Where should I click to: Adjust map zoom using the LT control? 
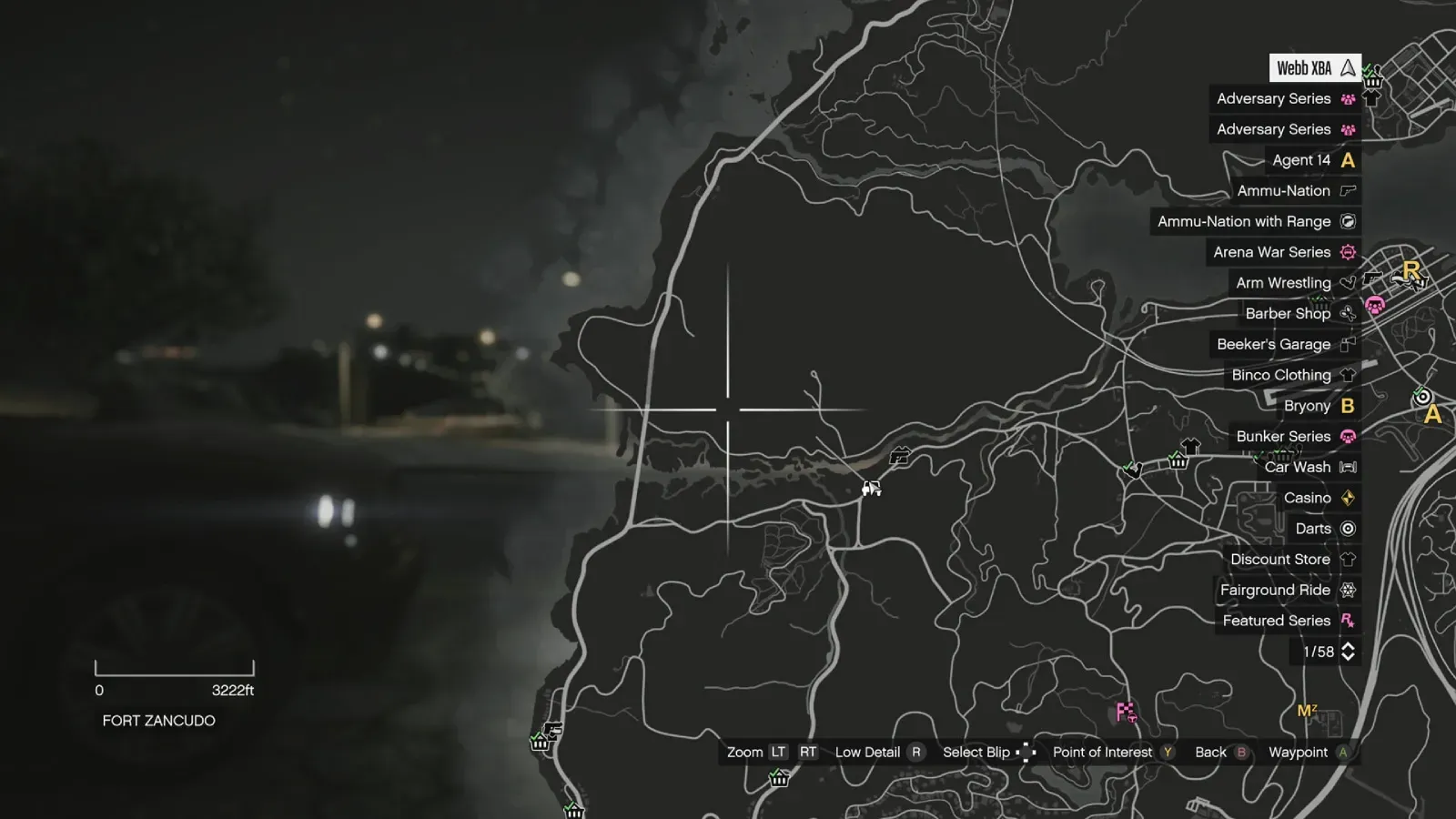(x=778, y=753)
